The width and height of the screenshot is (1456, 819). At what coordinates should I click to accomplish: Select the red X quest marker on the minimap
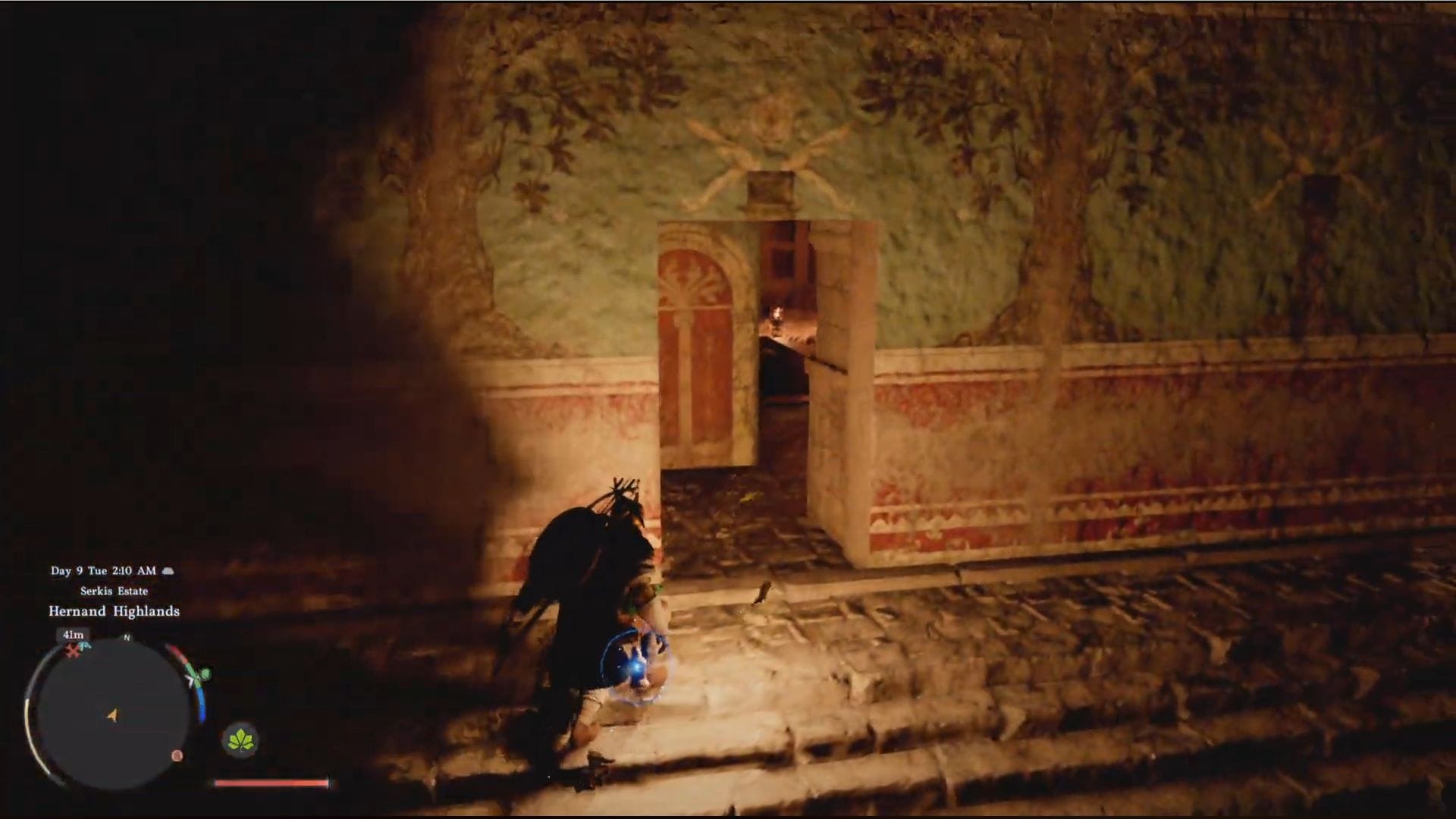pyautogui.click(x=72, y=652)
